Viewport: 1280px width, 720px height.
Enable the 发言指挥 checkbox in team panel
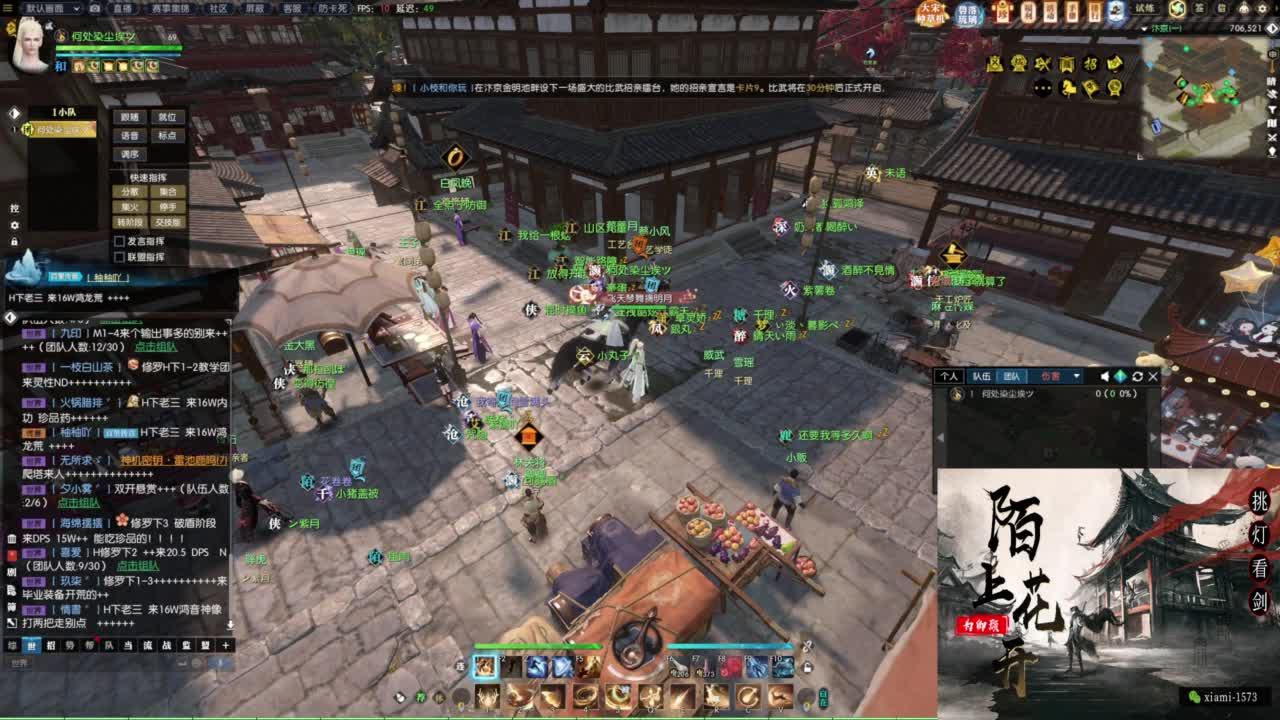pos(119,242)
